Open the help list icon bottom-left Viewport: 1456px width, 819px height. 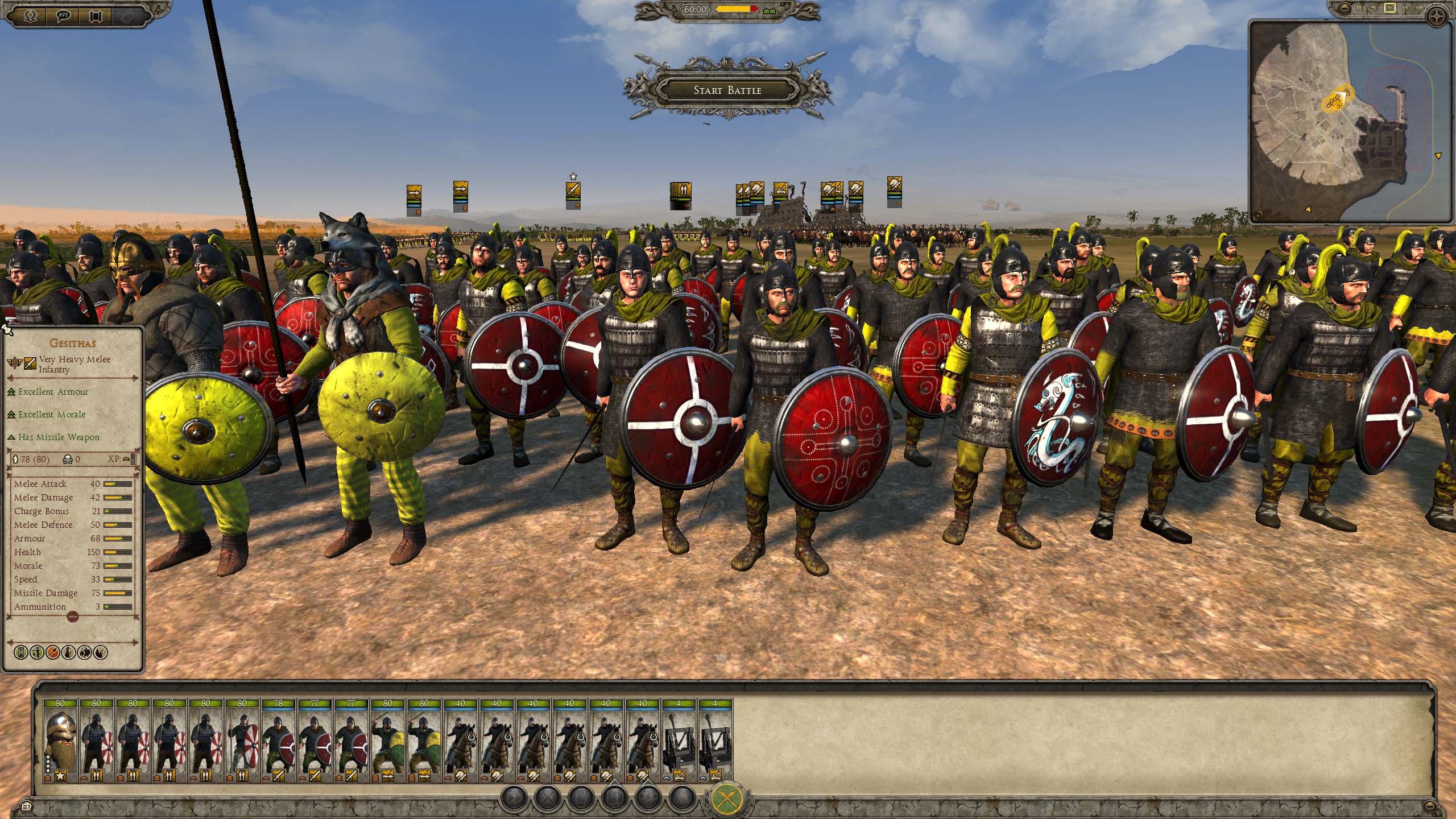25,806
